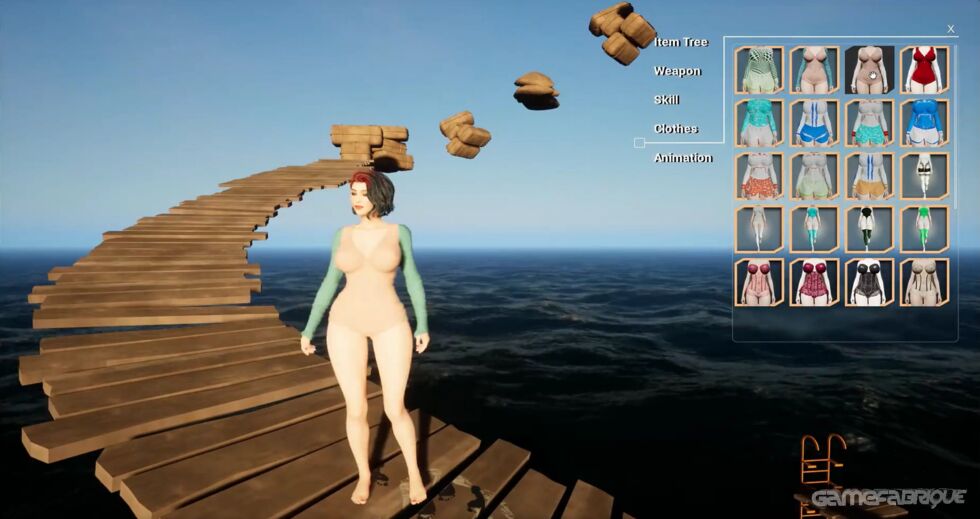Select the Weapon menu entry
This screenshot has width=980, height=519.
point(677,71)
